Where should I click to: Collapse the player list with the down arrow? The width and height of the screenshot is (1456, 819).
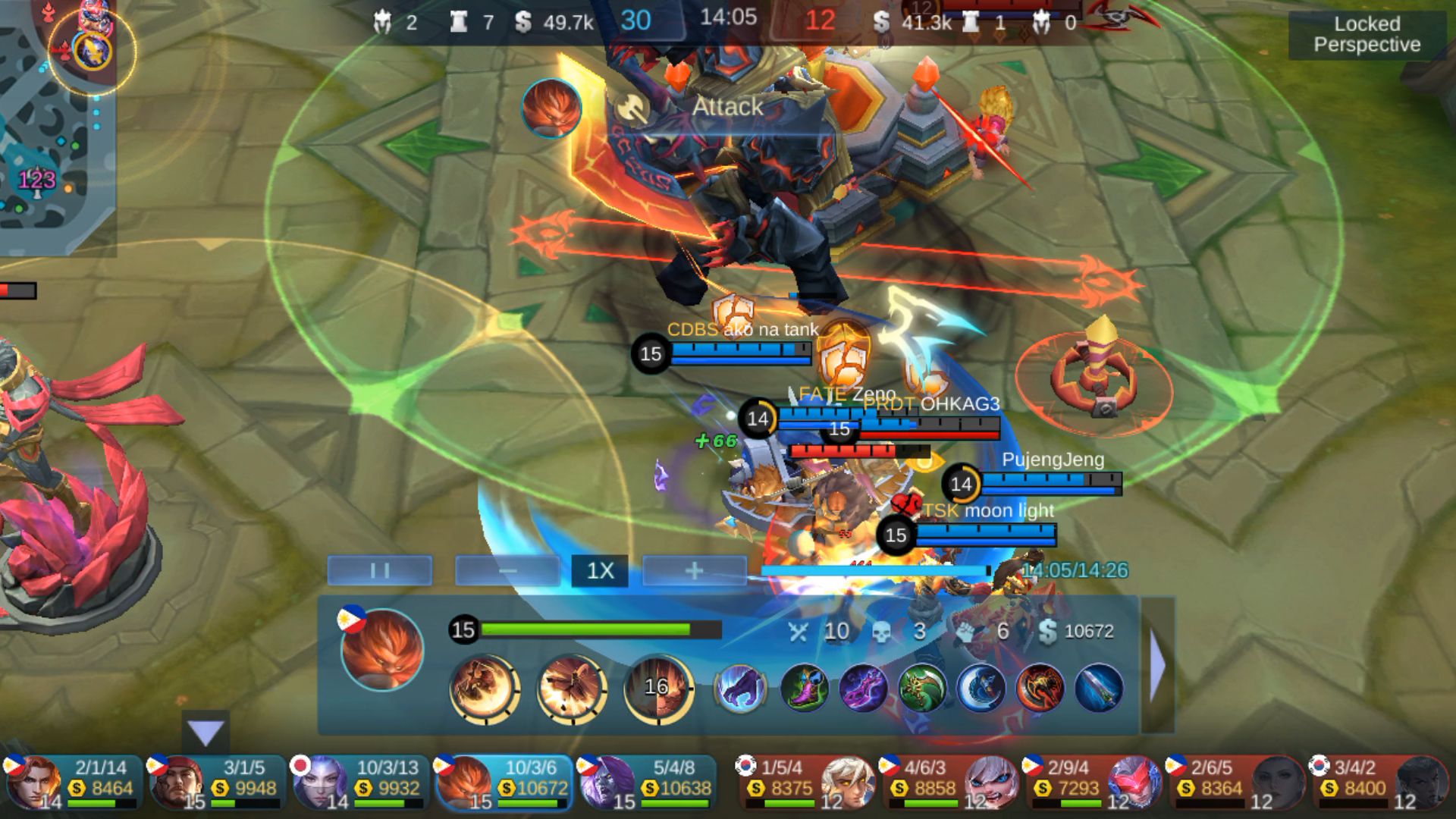[206, 733]
